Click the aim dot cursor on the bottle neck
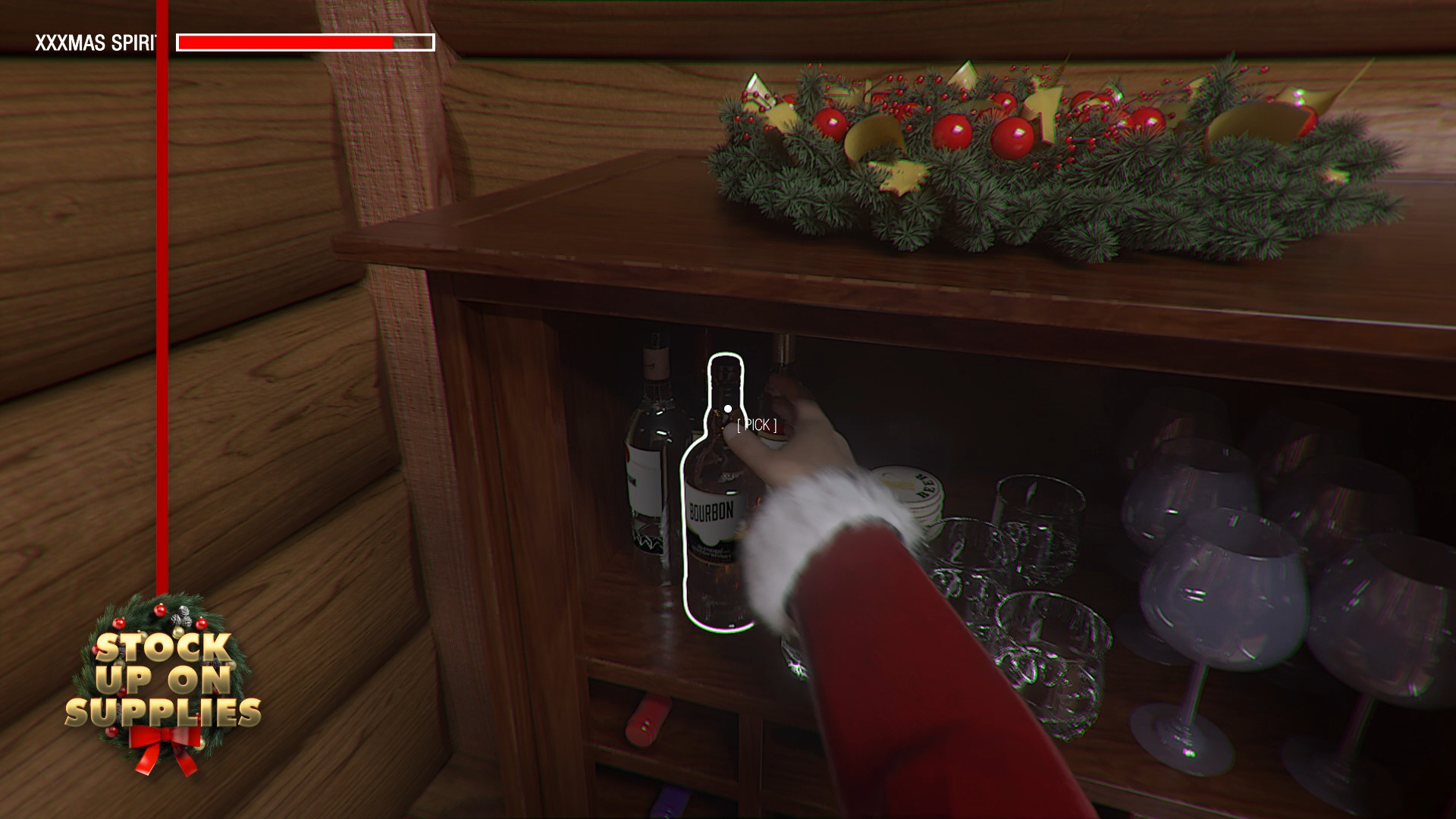 pos(727,408)
